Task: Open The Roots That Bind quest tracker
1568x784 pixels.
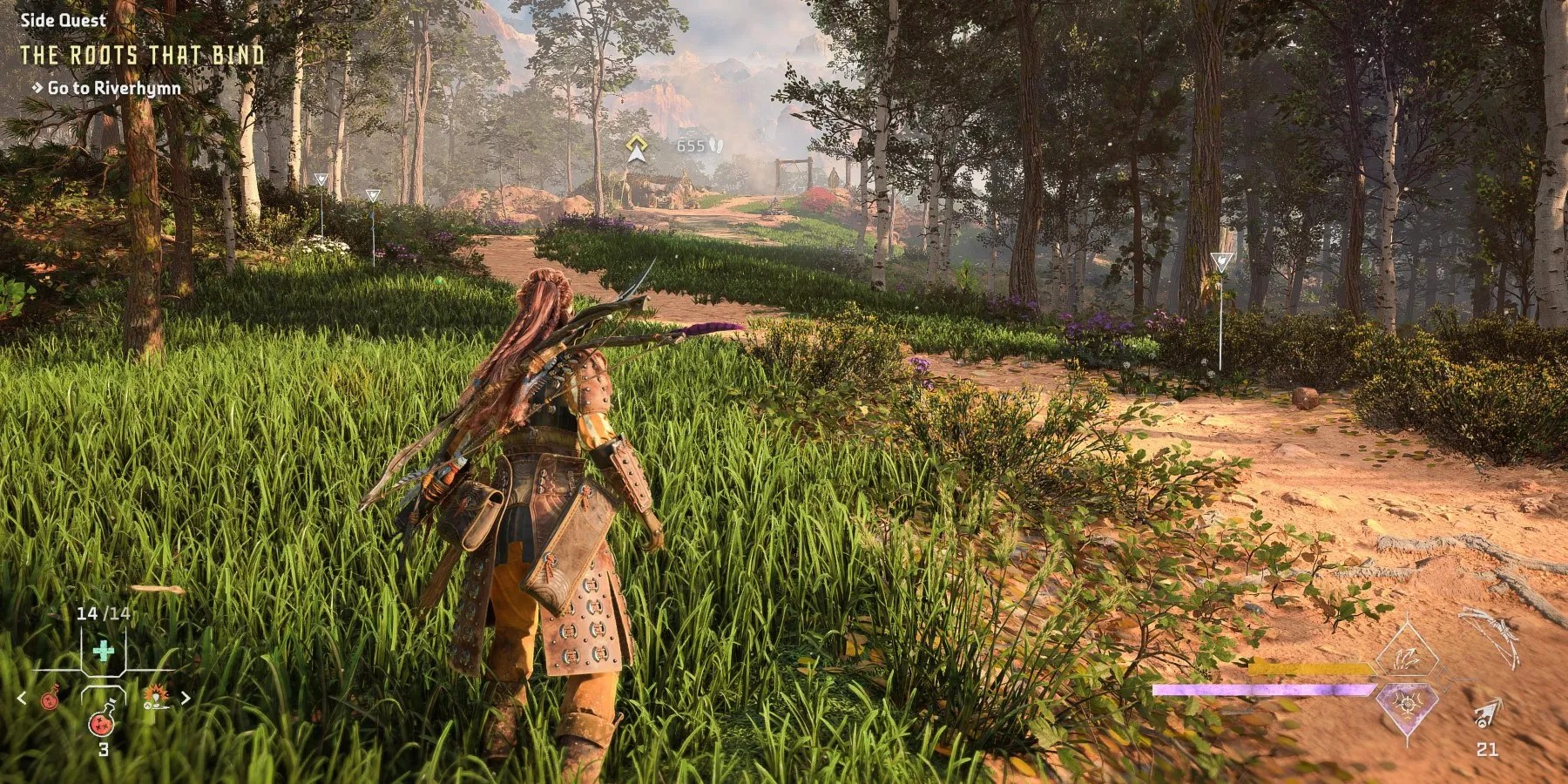Action: [142, 56]
